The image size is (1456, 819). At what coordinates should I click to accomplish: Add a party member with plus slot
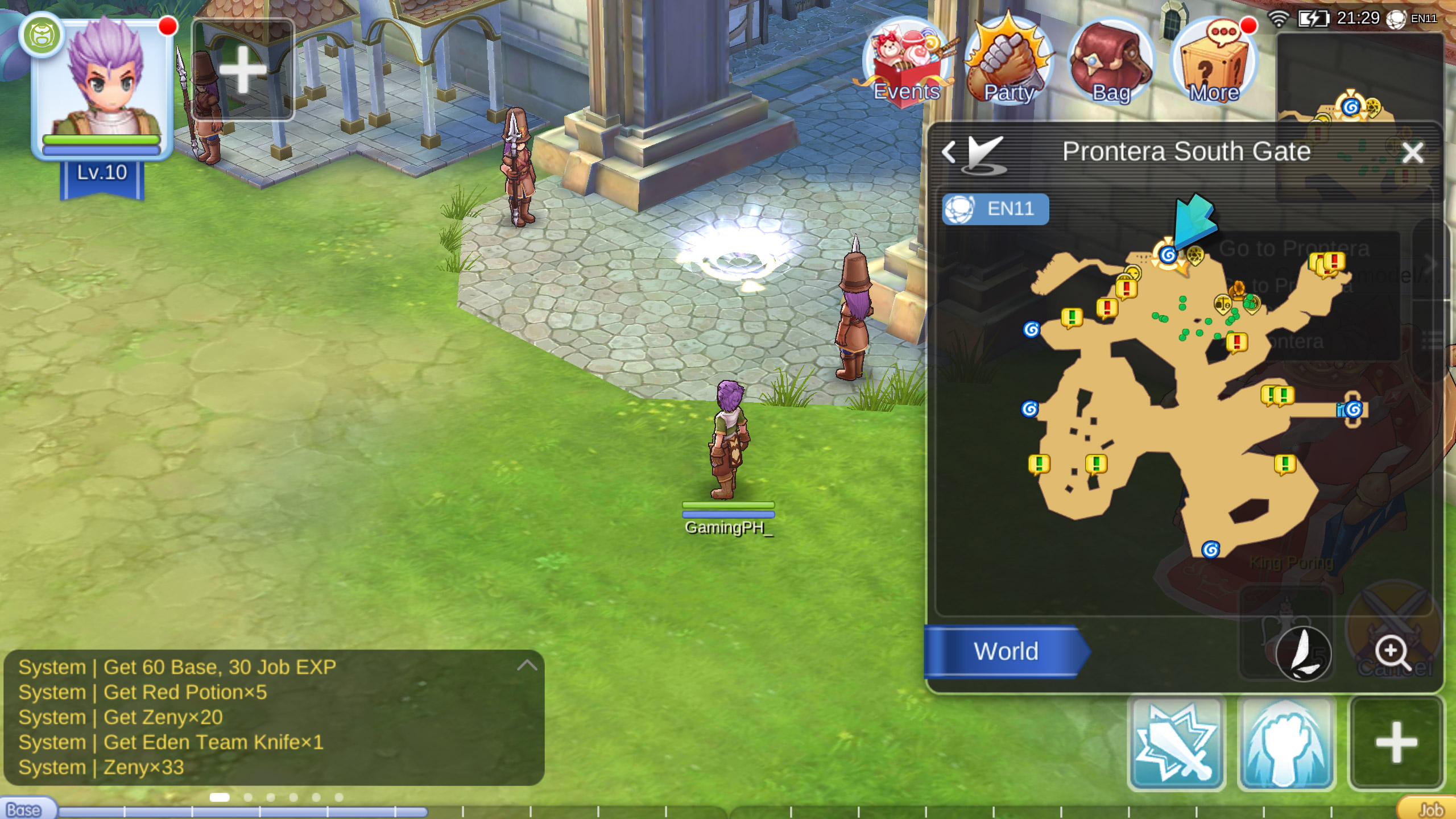tap(243, 69)
